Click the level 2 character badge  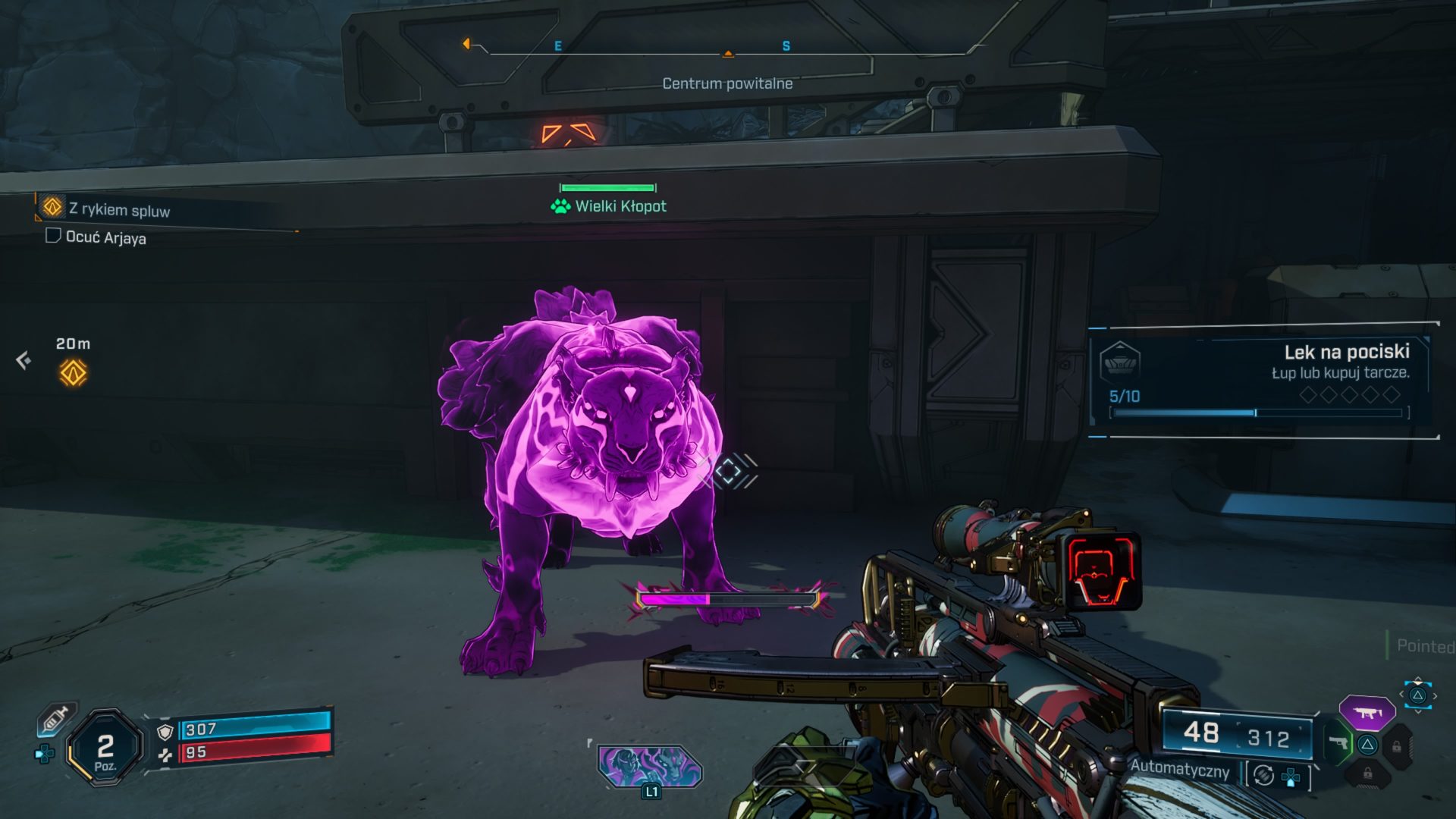coord(105,749)
